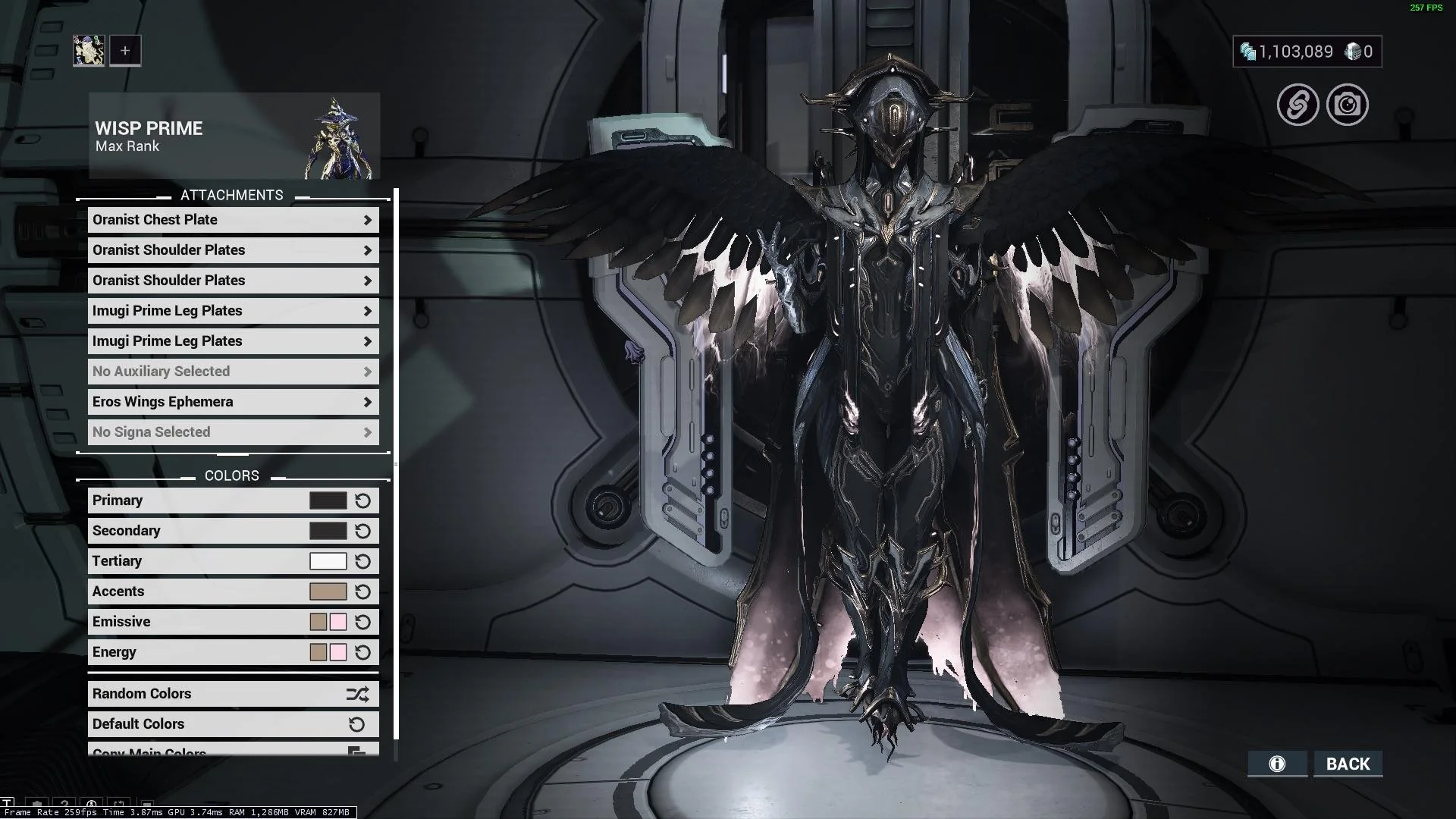Image resolution: width=1456 pixels, height=819 pixels.
Task: Go Back to previous screen
Action: (x=1348, y=764)
